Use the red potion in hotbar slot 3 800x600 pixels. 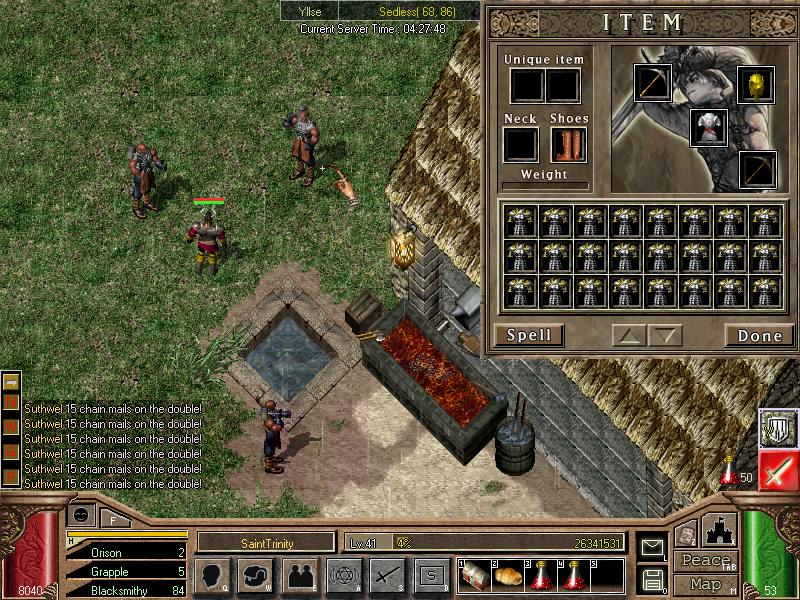coord(541,575)
